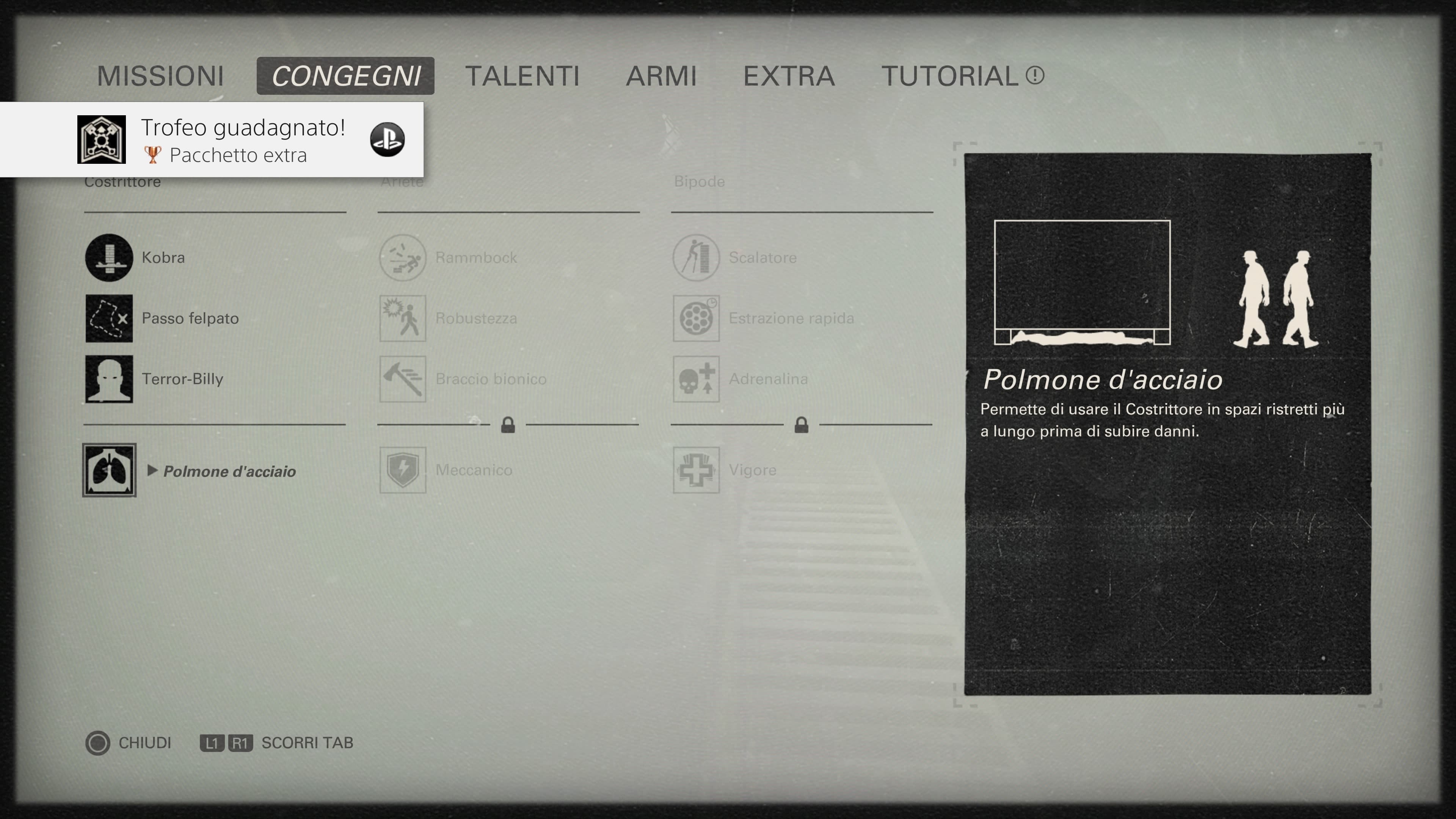This screenshot has width=1456, height=819.
Task: Highlight the Polmone d'acciaio lungs icon
Action: click(109, 470)
